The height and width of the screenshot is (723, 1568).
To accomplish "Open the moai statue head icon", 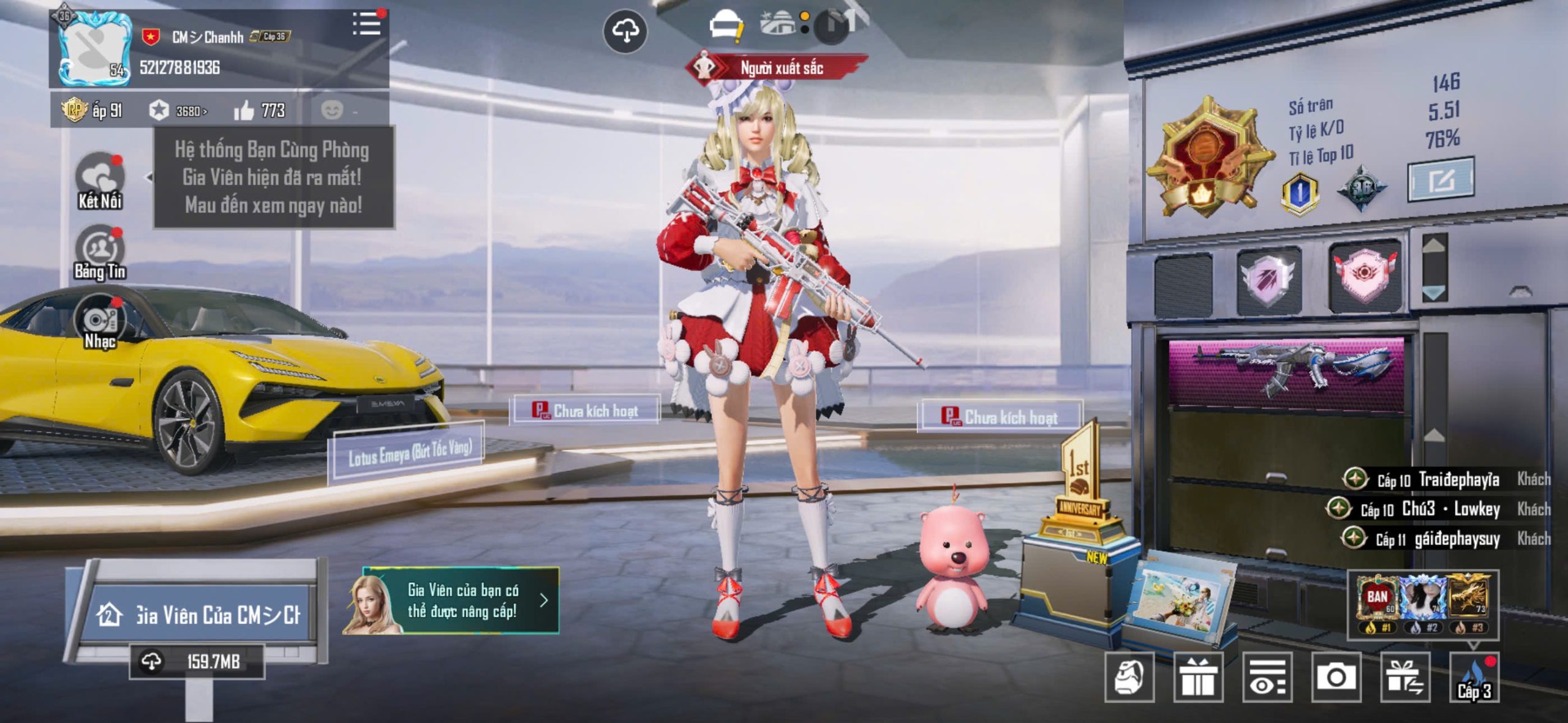I will click(x=1129, y=676).
